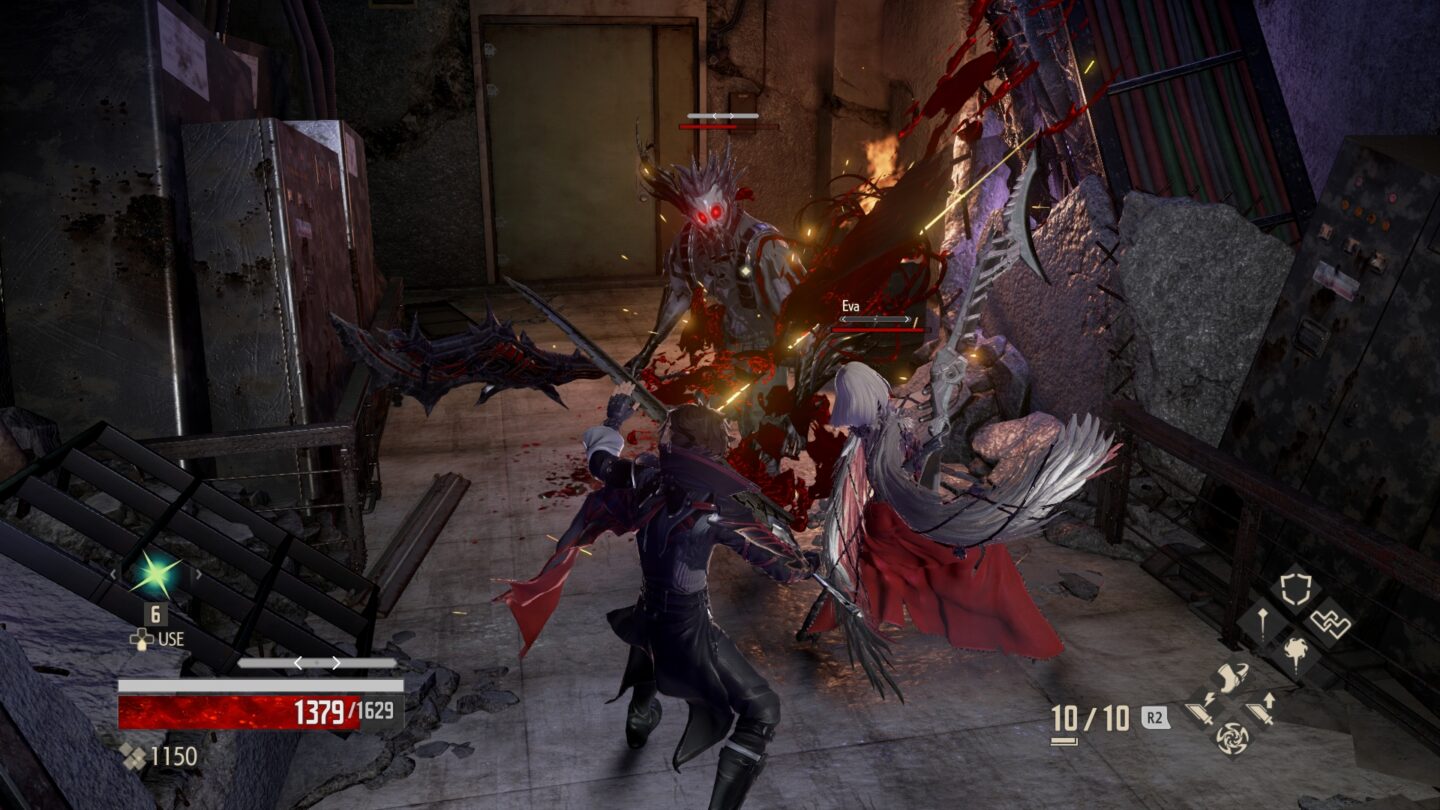Click the boot attack gift icon
Screen dimensions: 1440x810
[x=1233, y=678]
